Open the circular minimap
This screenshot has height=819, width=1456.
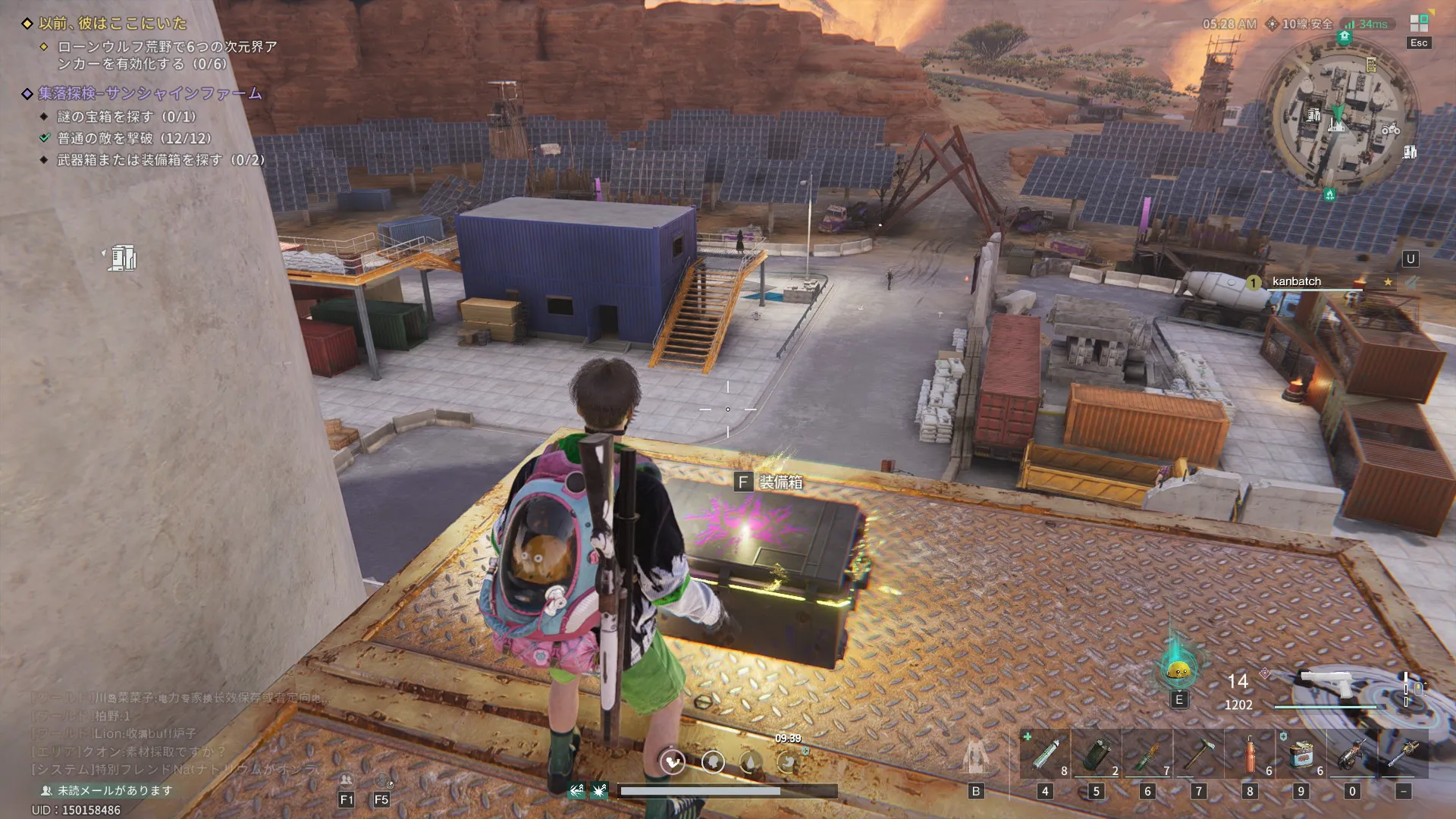[x=1338, y=114]
